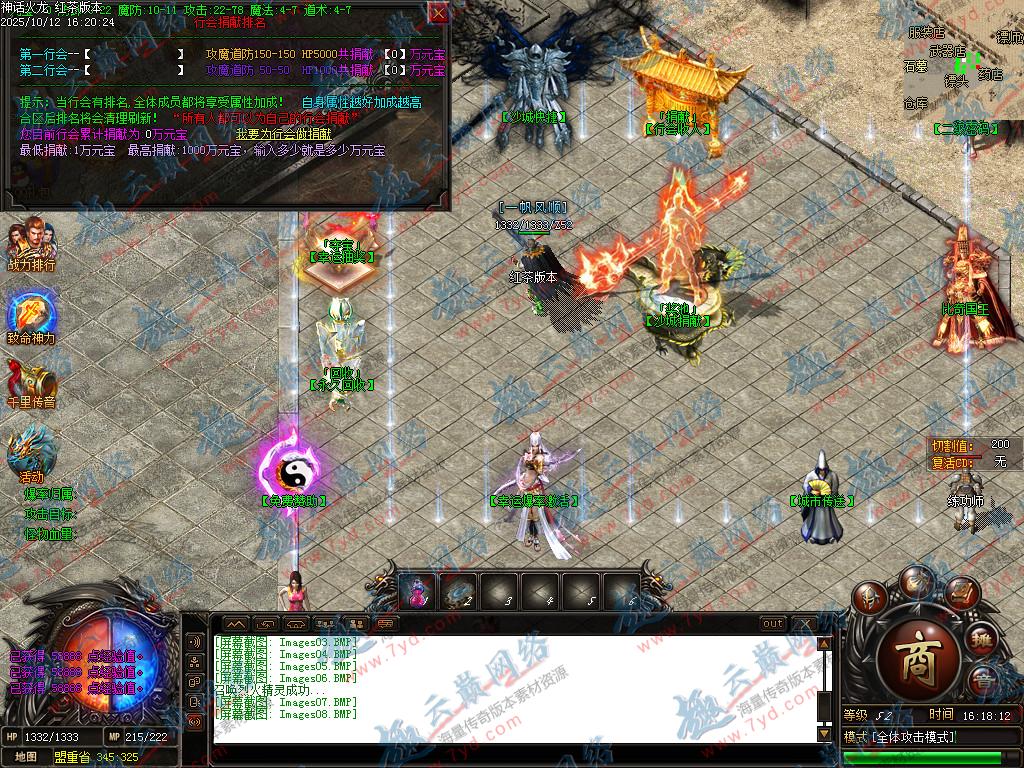This screenshot has width=1024, height=768.
Task: Click the 我要为行会做捐献 donation link
Action: pyautogui.click(x=284, y=133)
